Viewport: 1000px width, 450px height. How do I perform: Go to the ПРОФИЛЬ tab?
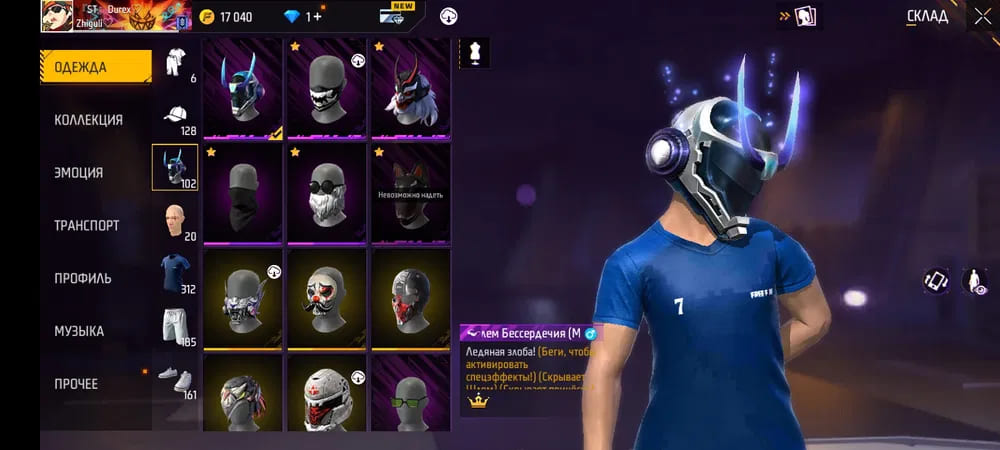[83, 279]
